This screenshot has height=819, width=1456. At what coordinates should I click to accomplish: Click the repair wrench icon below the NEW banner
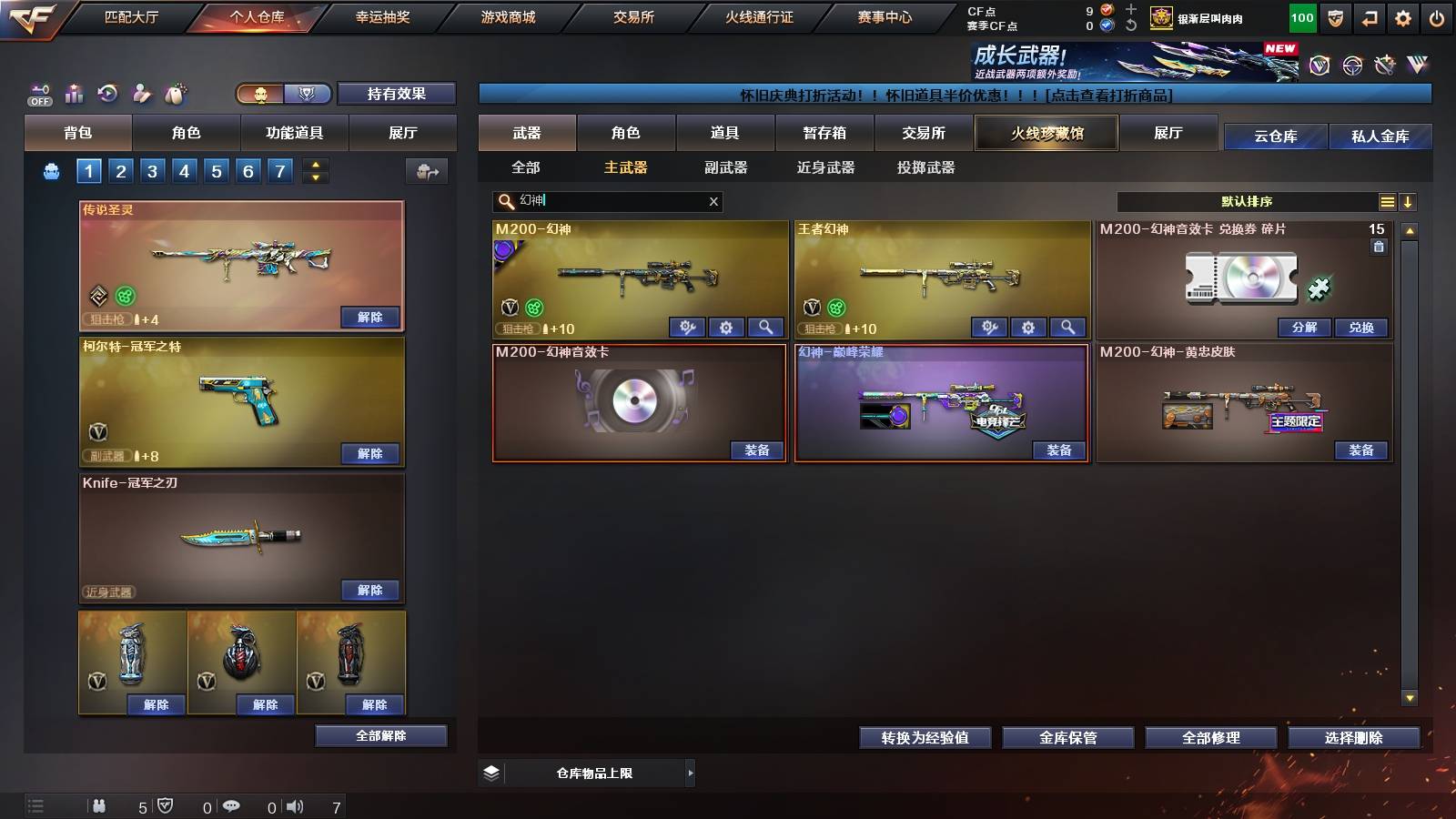[1385, 66]
